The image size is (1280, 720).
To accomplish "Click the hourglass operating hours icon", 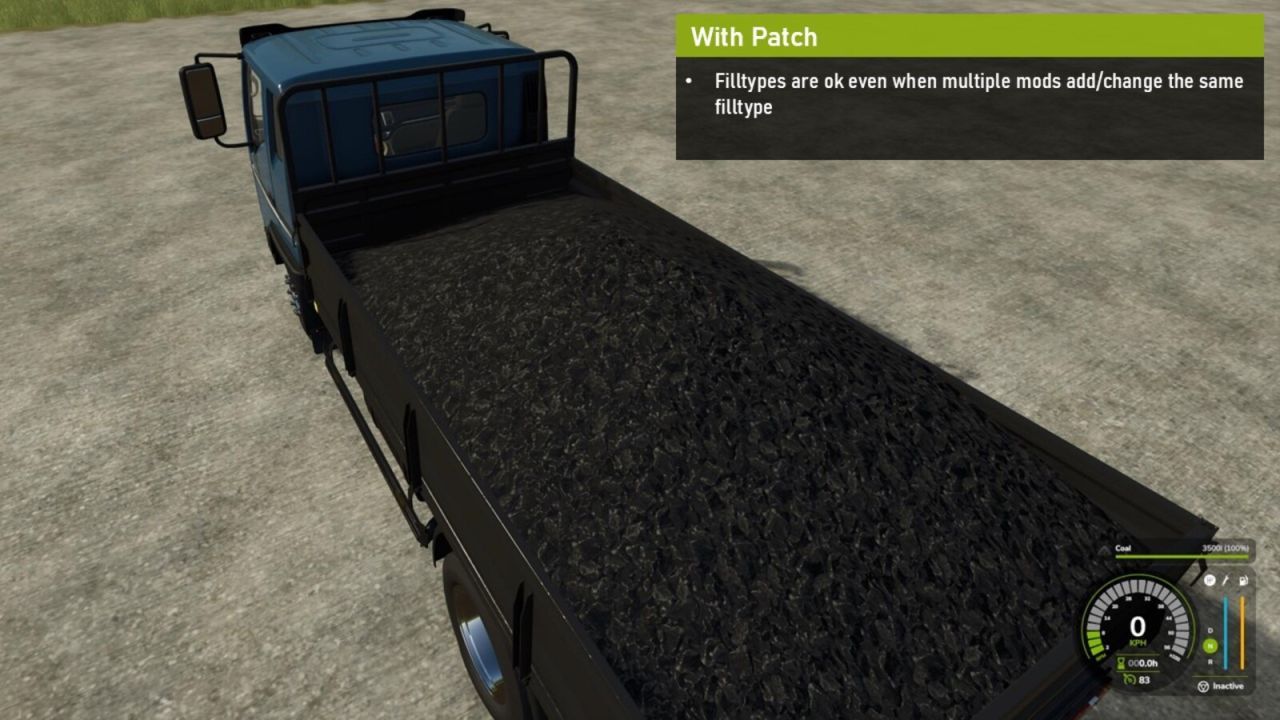I will tap(1119, 661).
